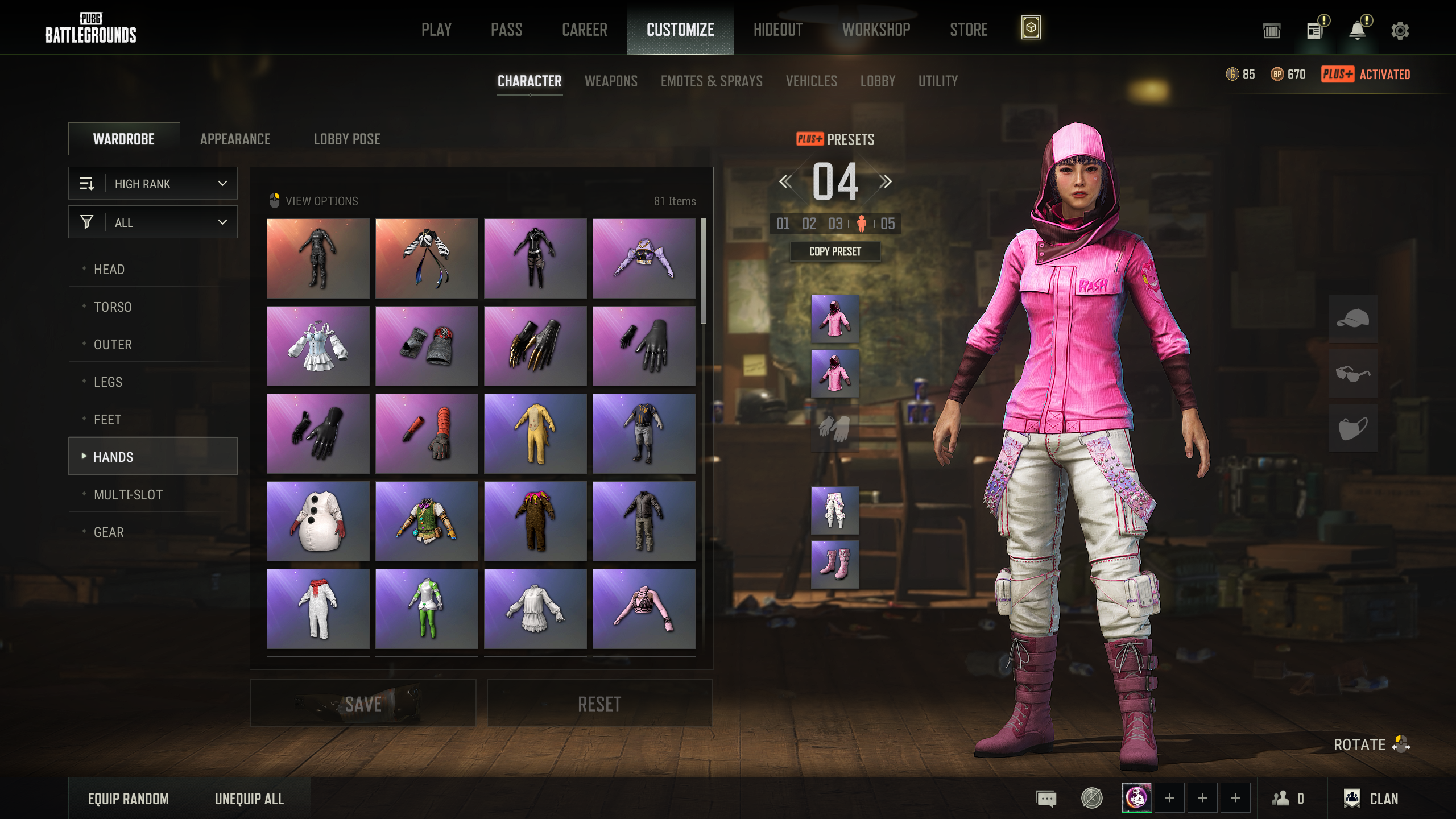1456x819 pixels.
Task: Click the equipped white pants slot
Action: 835,510
